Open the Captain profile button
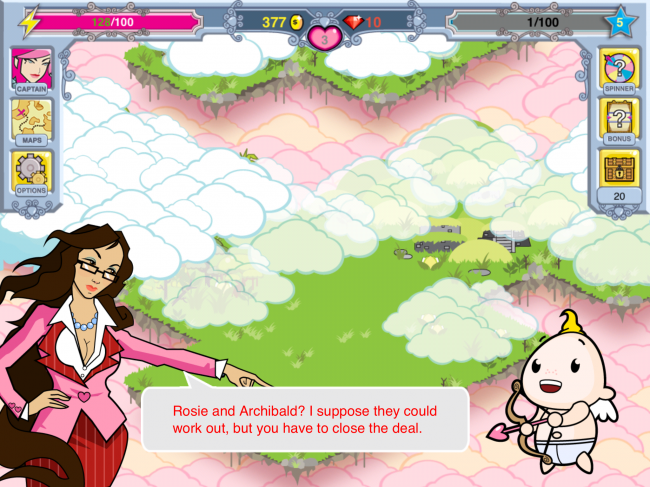 (x=31, y=72)
